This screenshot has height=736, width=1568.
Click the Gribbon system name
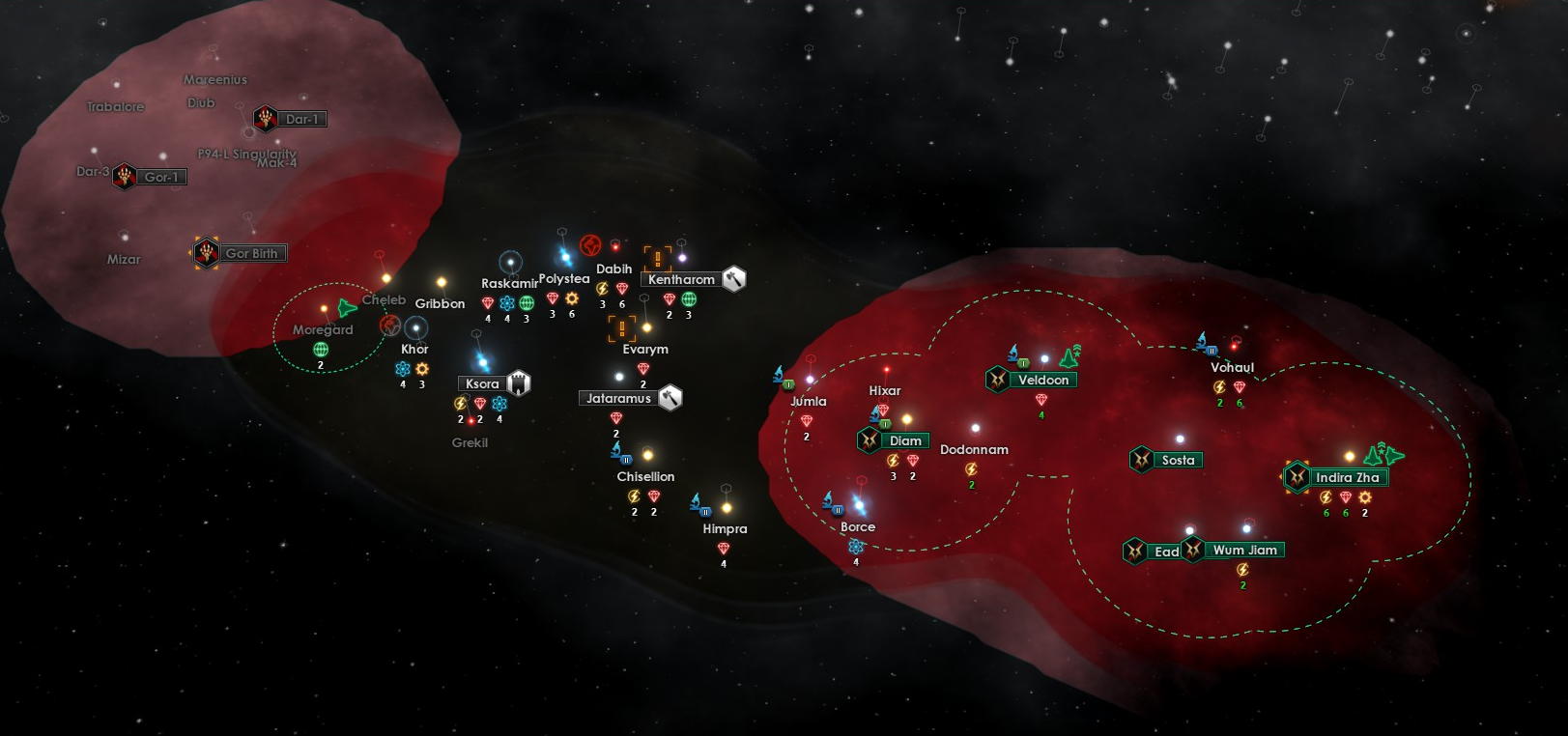pos(440,303)
